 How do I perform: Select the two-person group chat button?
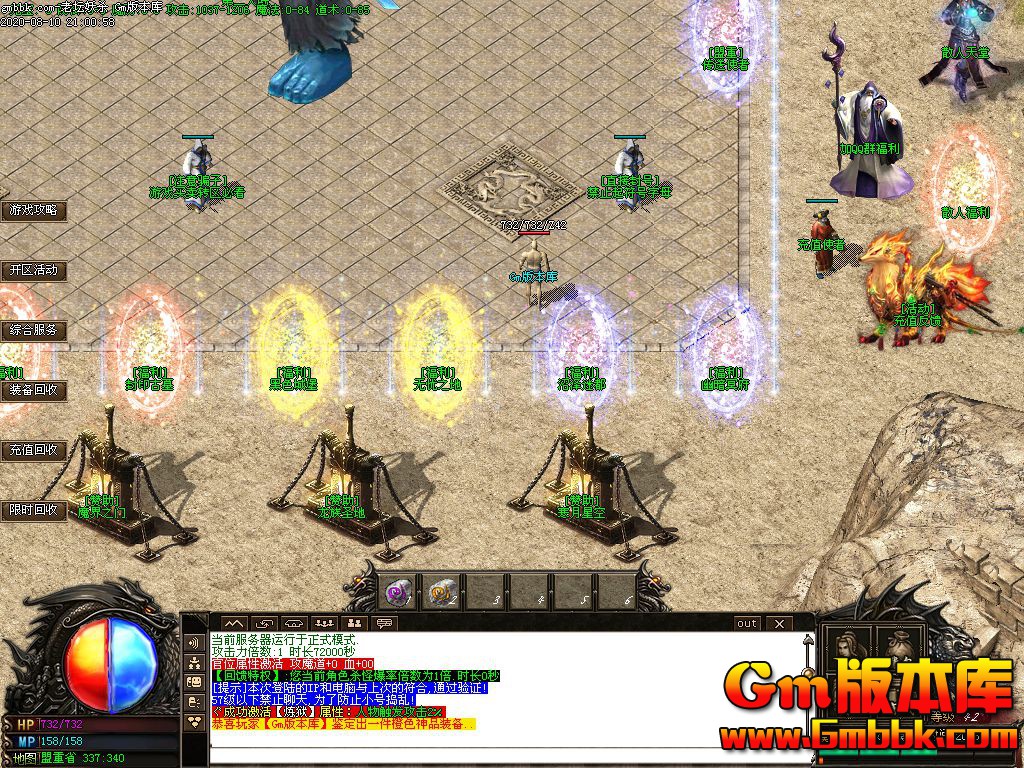(352, 623)
